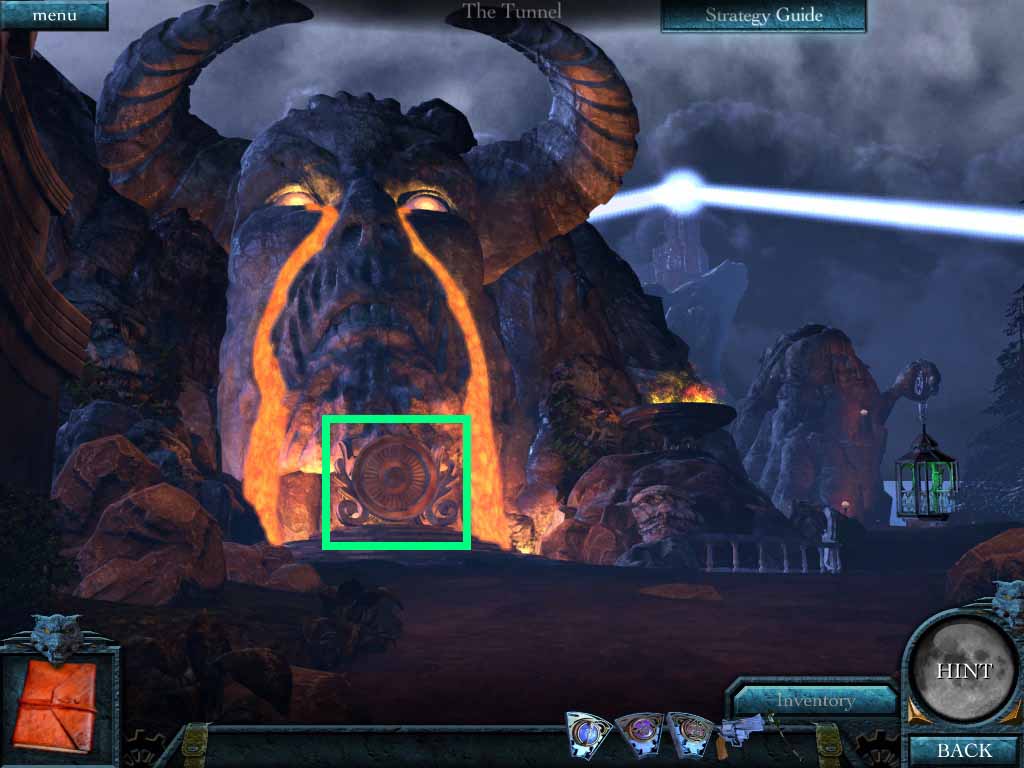The width and height of the screenshot is (1024, 768).
Task: Use the moon Hint button
Action: click(964, 670)
